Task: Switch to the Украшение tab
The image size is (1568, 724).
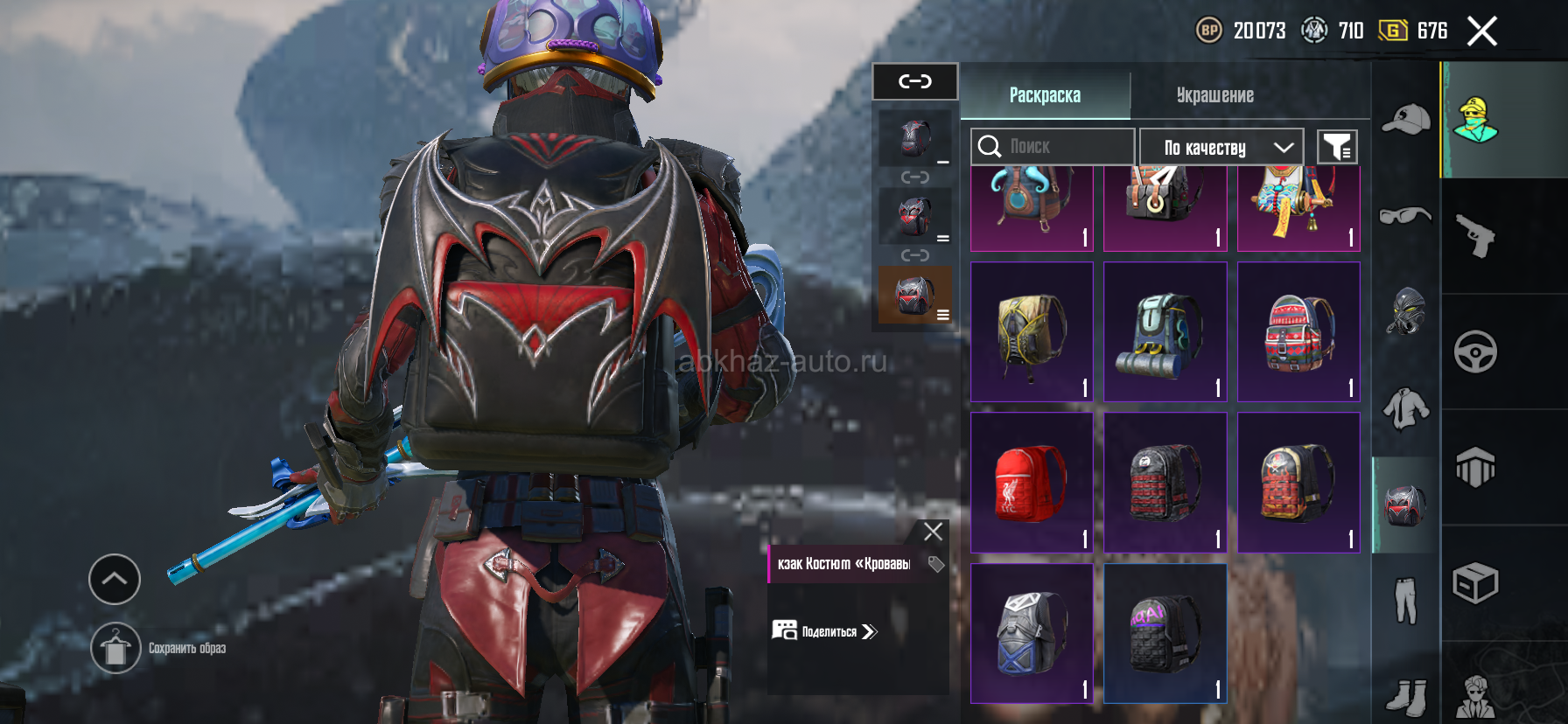Action: [x=1214, y=95]
